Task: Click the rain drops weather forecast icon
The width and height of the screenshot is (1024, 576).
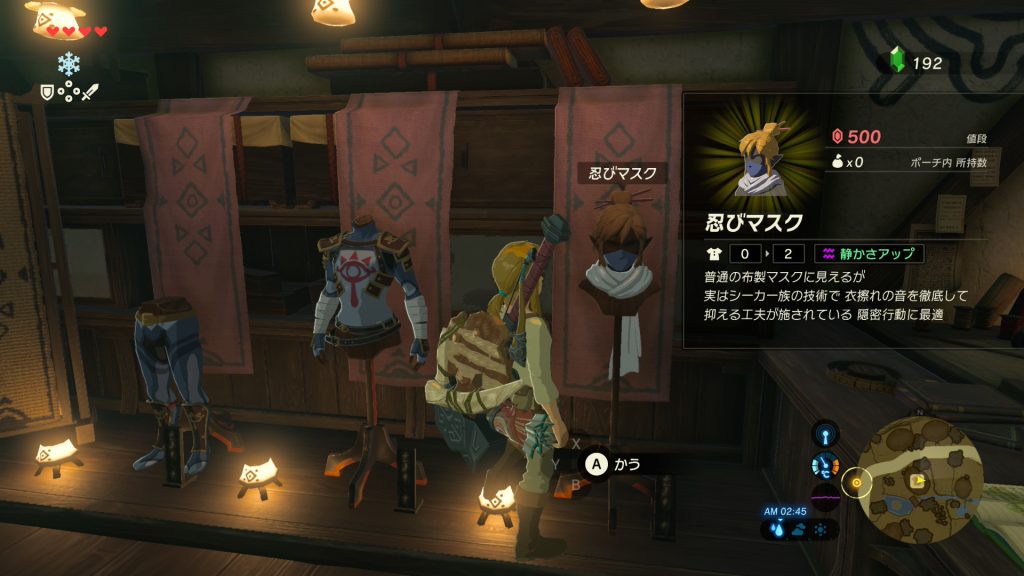Action: point(780,531)
